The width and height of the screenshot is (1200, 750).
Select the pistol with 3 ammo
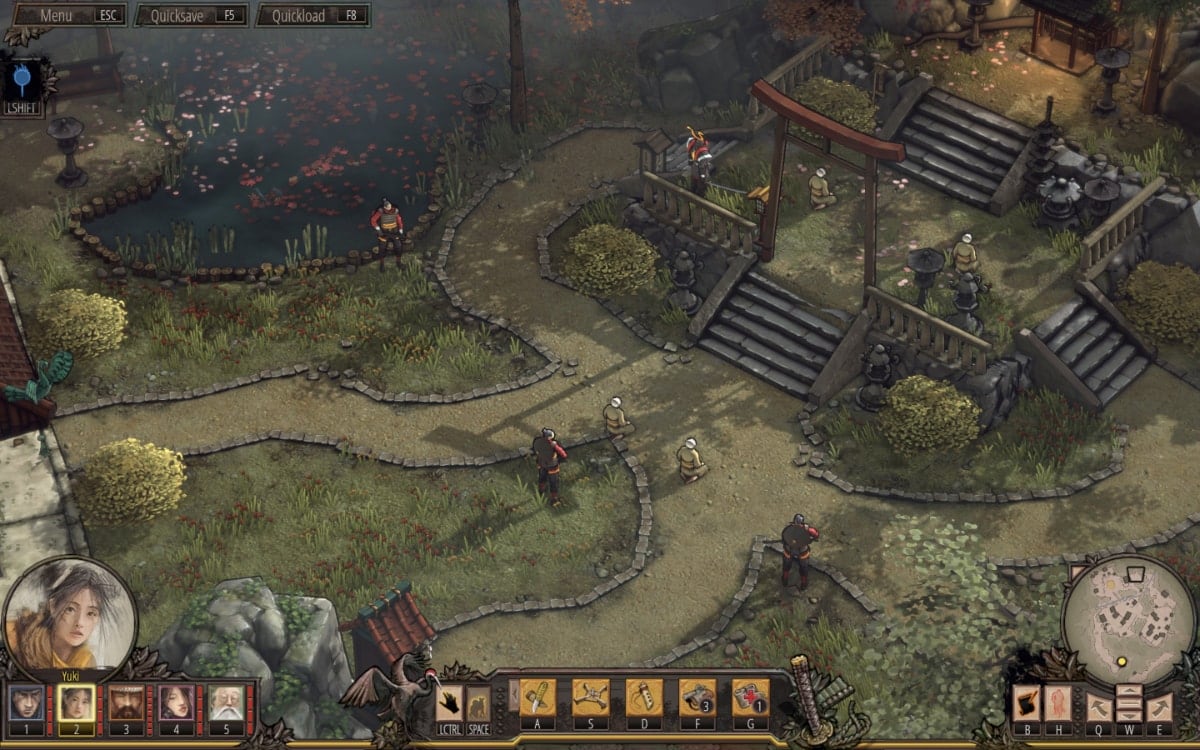click(697, 696)
